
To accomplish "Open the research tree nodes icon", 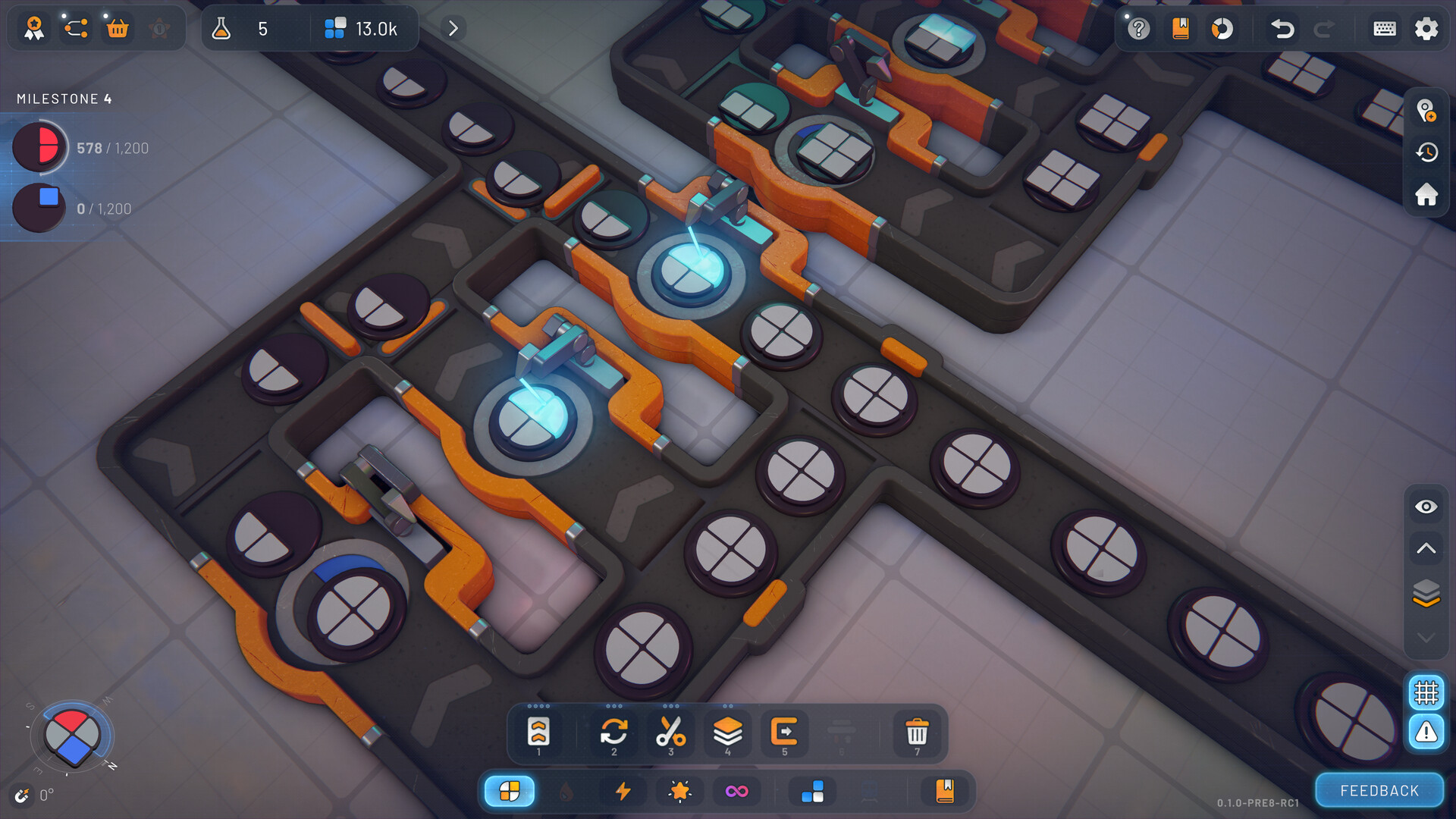I will [x=76, y=29].
